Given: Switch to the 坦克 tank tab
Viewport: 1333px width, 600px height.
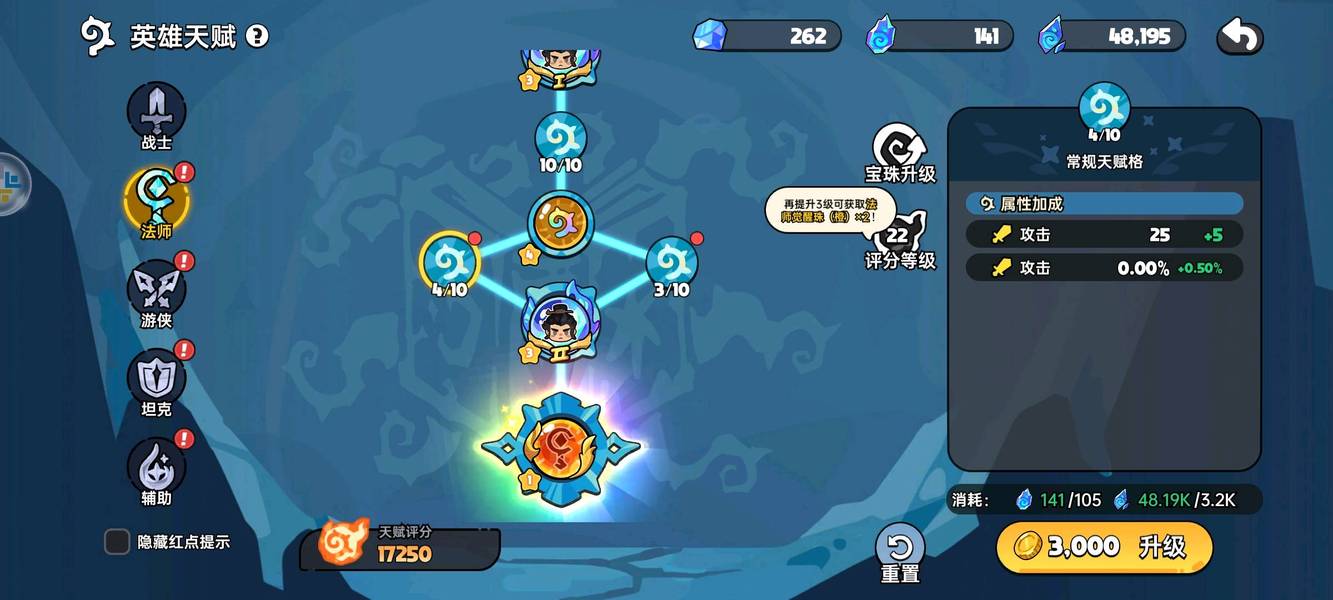Looking at the screenshot, I should (156, 378).
